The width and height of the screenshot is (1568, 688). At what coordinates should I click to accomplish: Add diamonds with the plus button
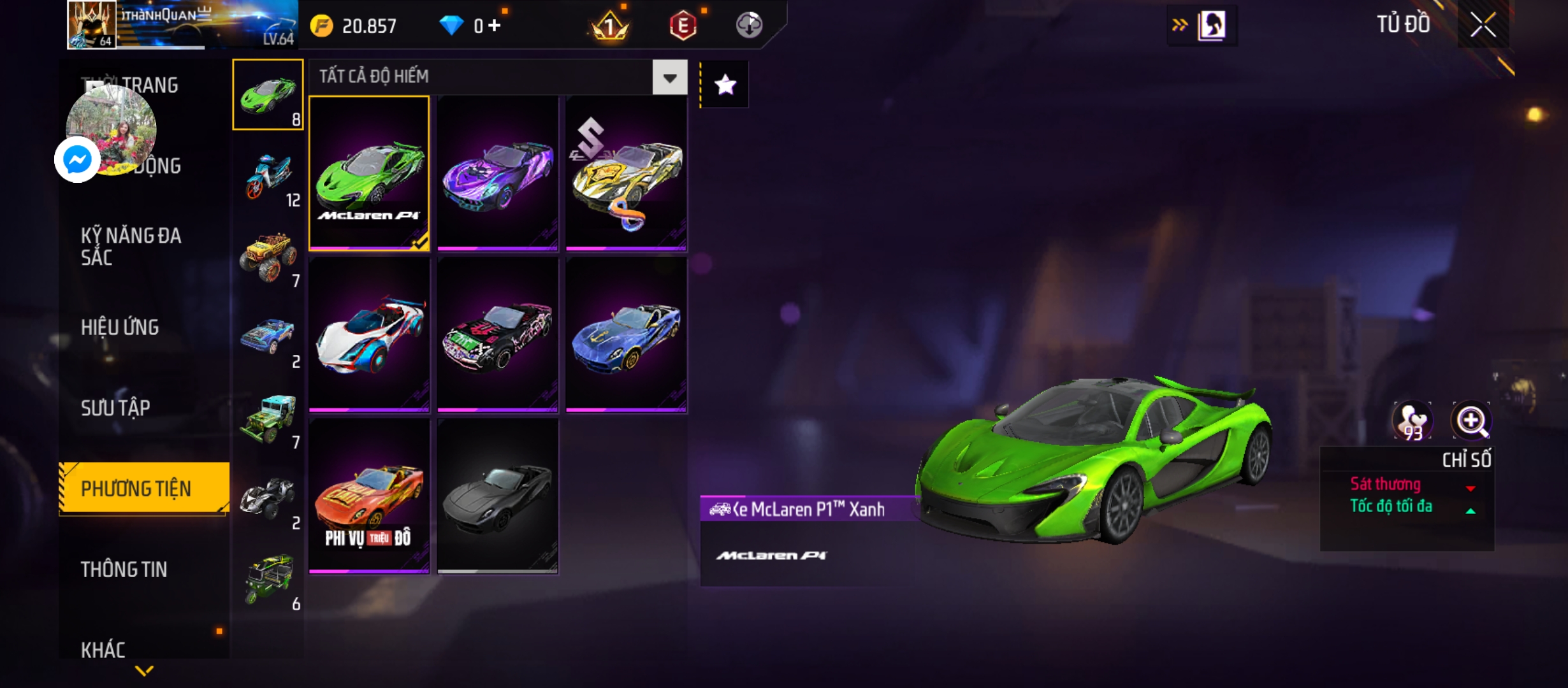click(x=495, y=25)
